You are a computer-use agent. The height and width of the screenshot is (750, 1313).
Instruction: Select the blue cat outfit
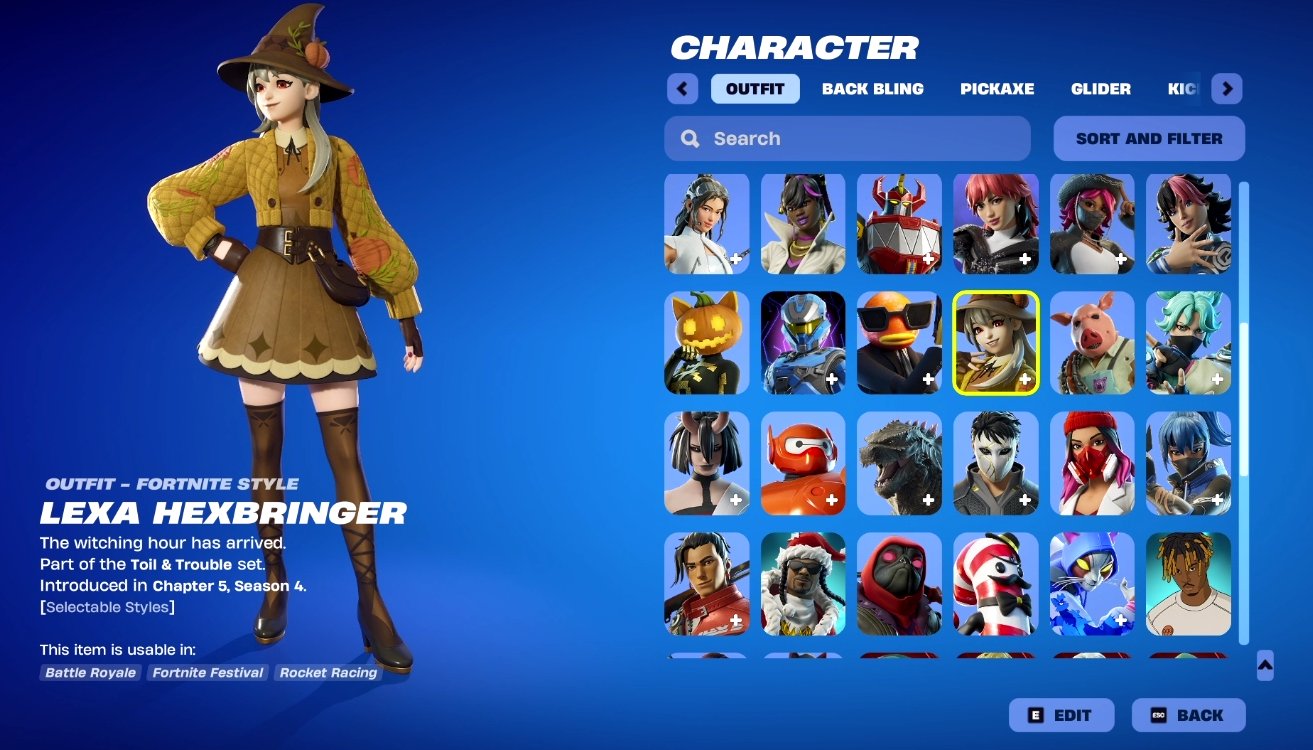(x=1092, y=585)
